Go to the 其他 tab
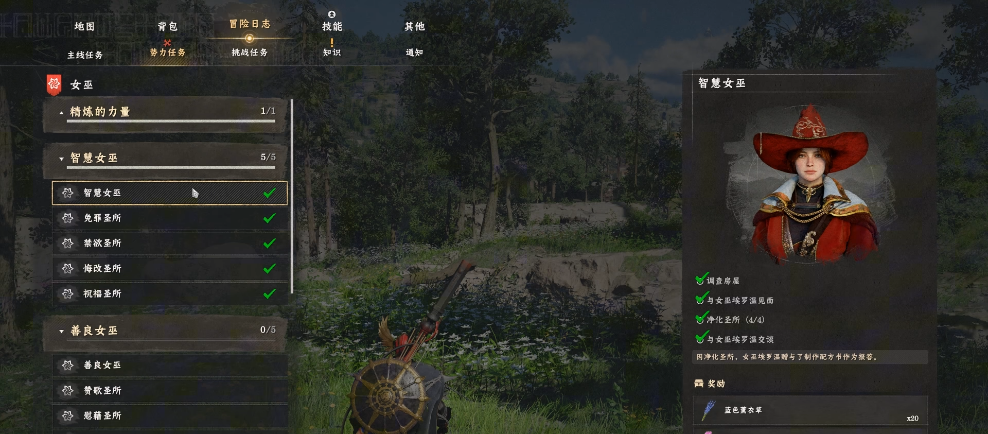Viewport: 988px width, 434px height. 414,26
